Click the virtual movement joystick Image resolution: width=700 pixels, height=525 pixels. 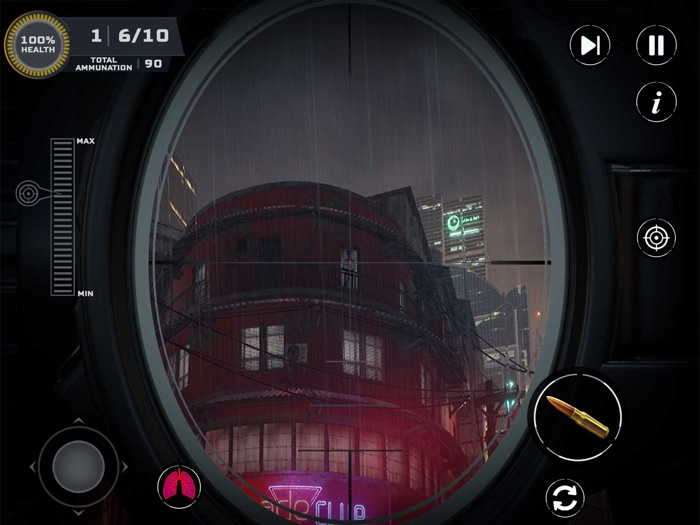click(78, 466)
